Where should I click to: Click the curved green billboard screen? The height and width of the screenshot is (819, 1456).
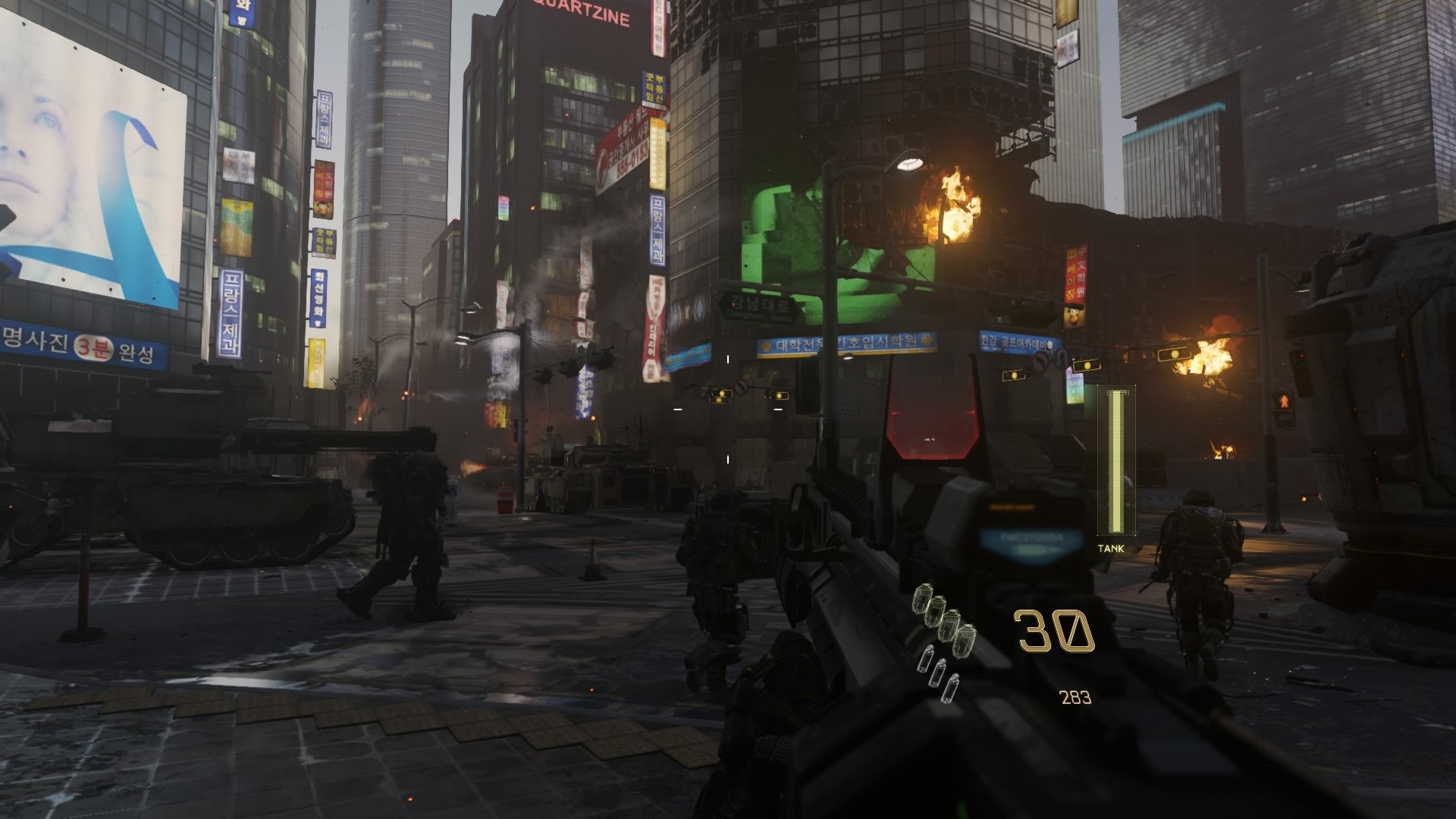(819, 243)
